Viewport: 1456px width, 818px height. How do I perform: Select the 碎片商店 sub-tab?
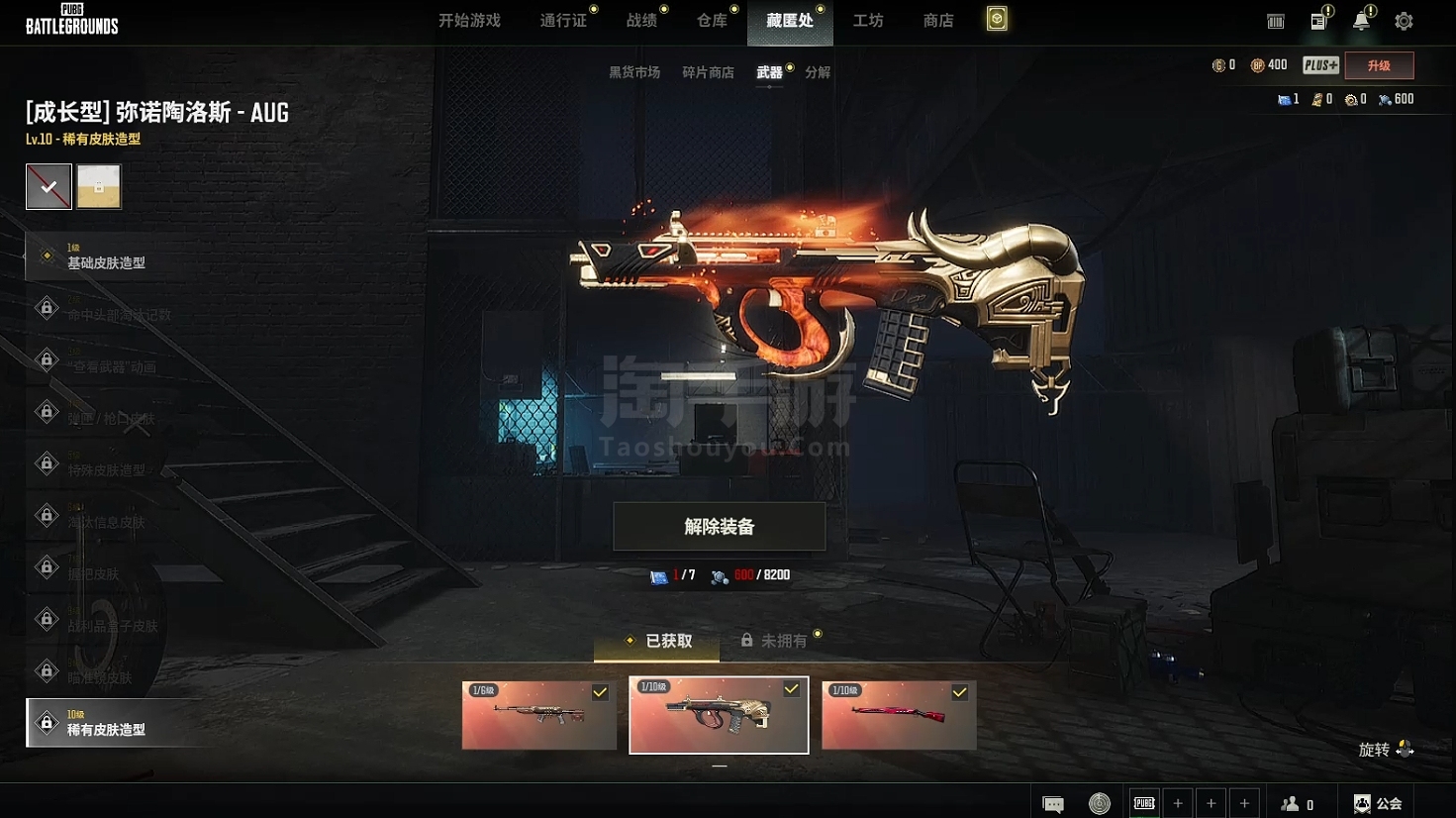click(x=708, y=72)
